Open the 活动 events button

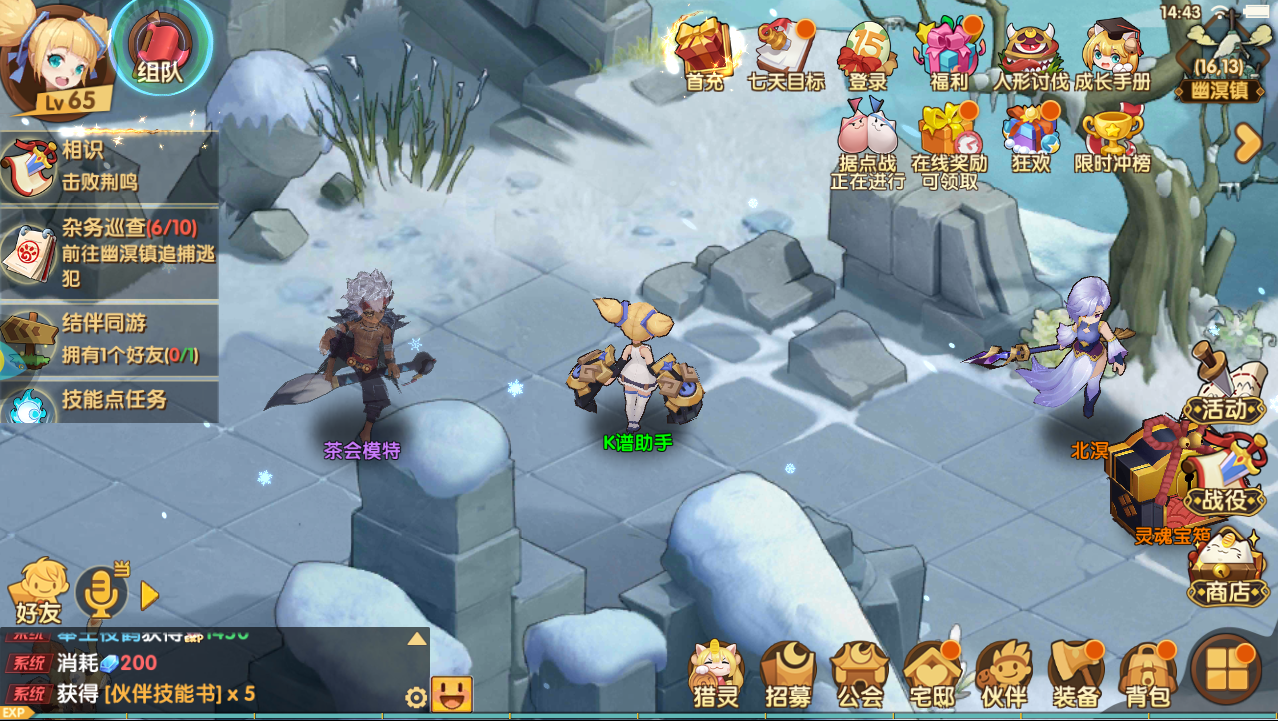click(x=1222, y=392)
